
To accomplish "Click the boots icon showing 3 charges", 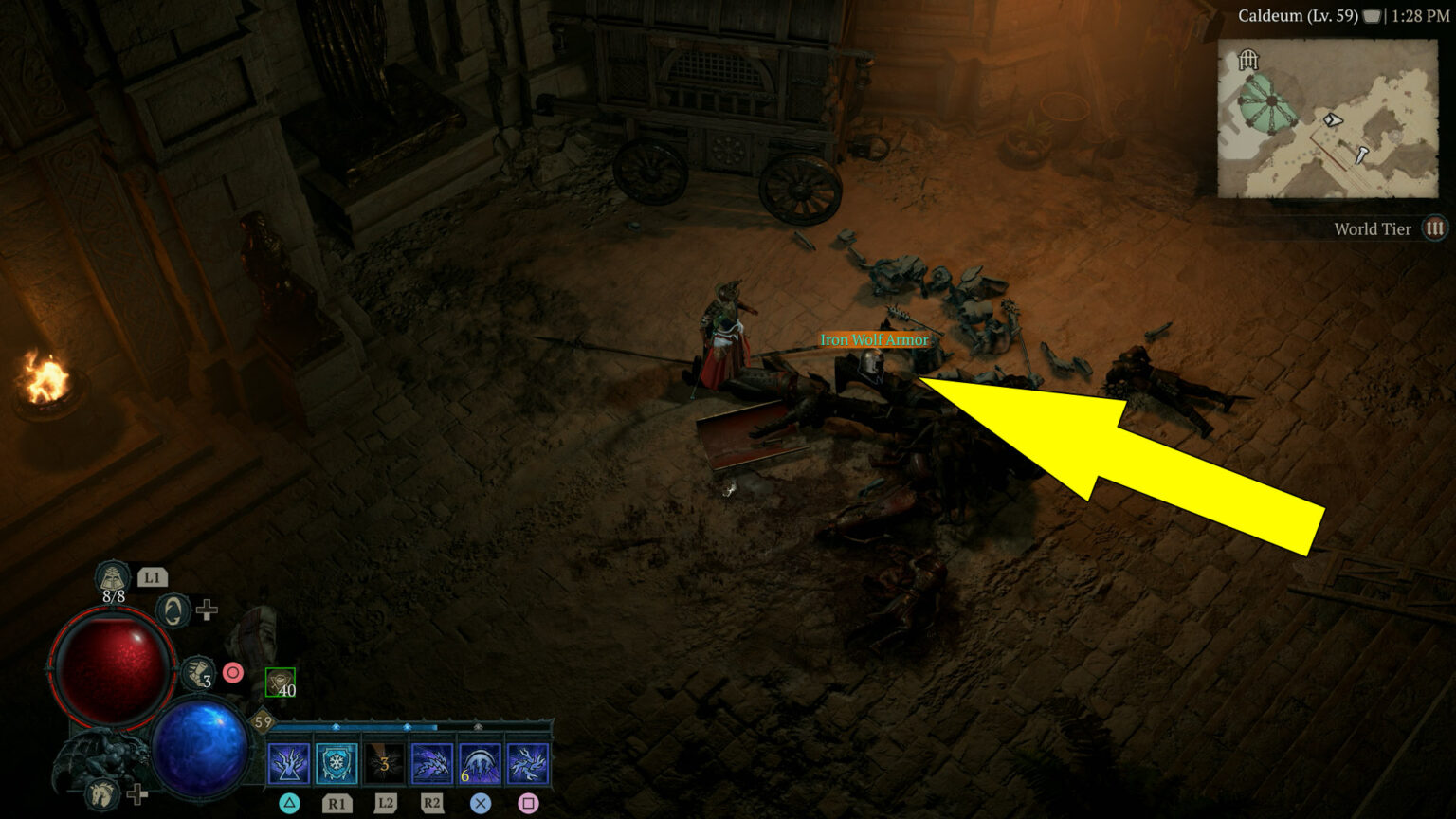I will (200, 673).
